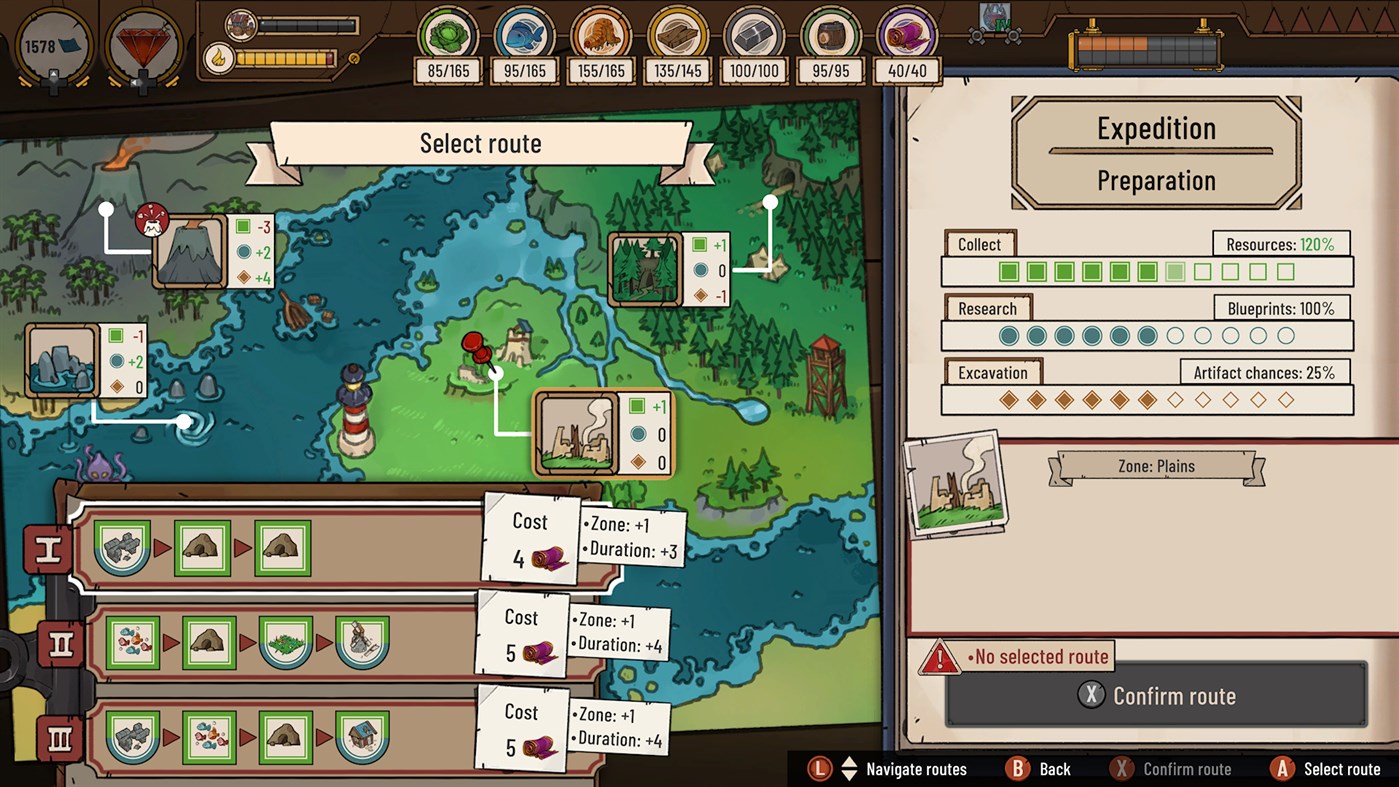
Task: Select the volcano expedition node on the map
Action: click(x=186, y=252)
